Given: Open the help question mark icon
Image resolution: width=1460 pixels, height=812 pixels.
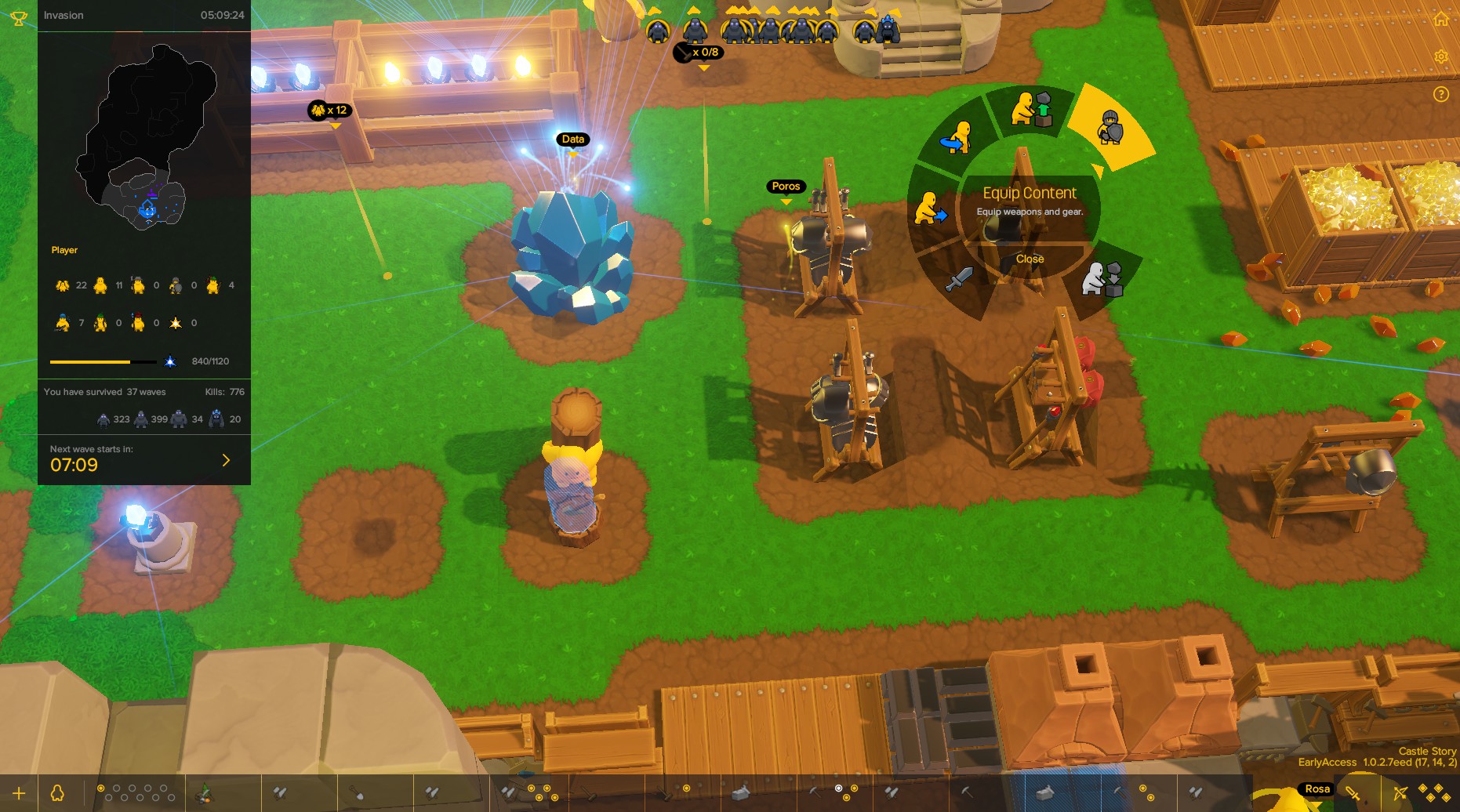Looking at the screenshot, I should (x=1441, y=94).
